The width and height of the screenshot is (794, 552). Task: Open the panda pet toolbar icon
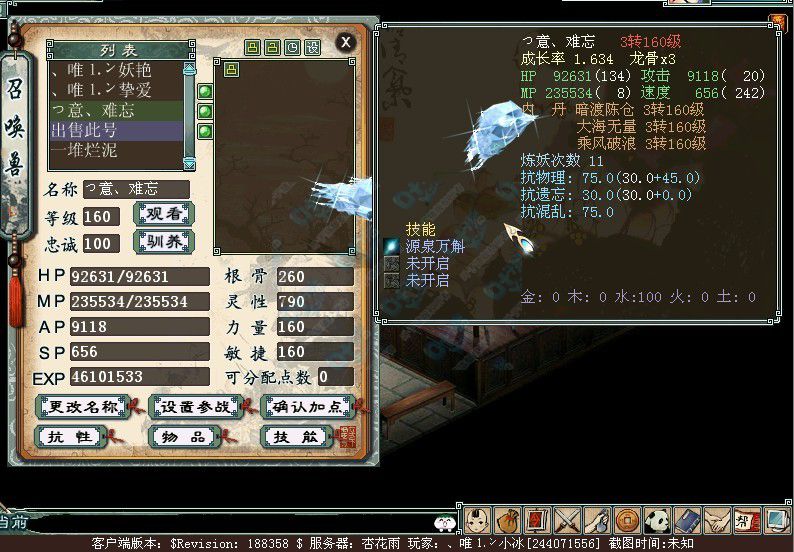[x=657, y=520]
